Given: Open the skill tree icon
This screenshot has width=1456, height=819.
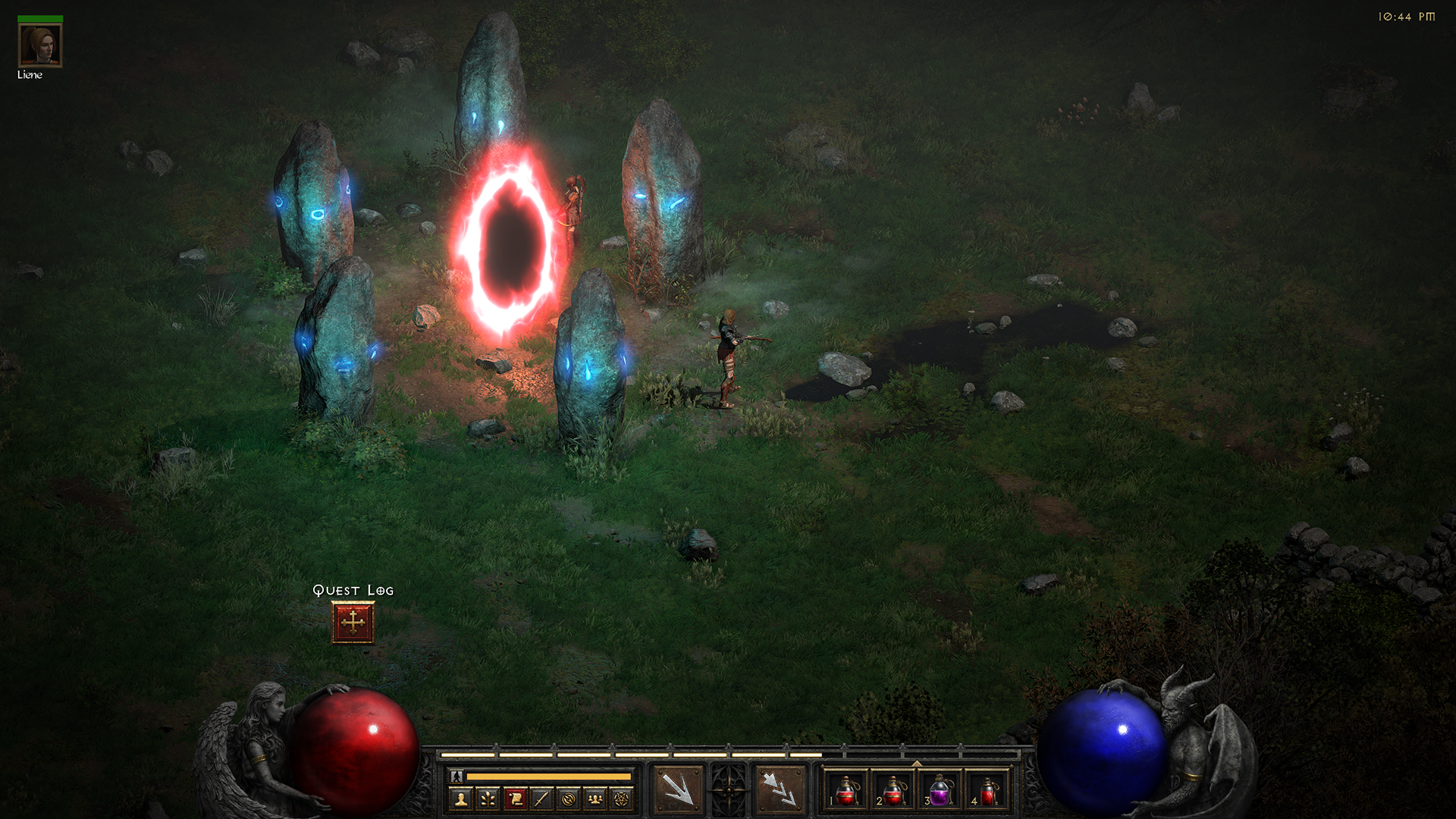Looking at the screenshot, I should pyautogui.click(x=488, y=799).
